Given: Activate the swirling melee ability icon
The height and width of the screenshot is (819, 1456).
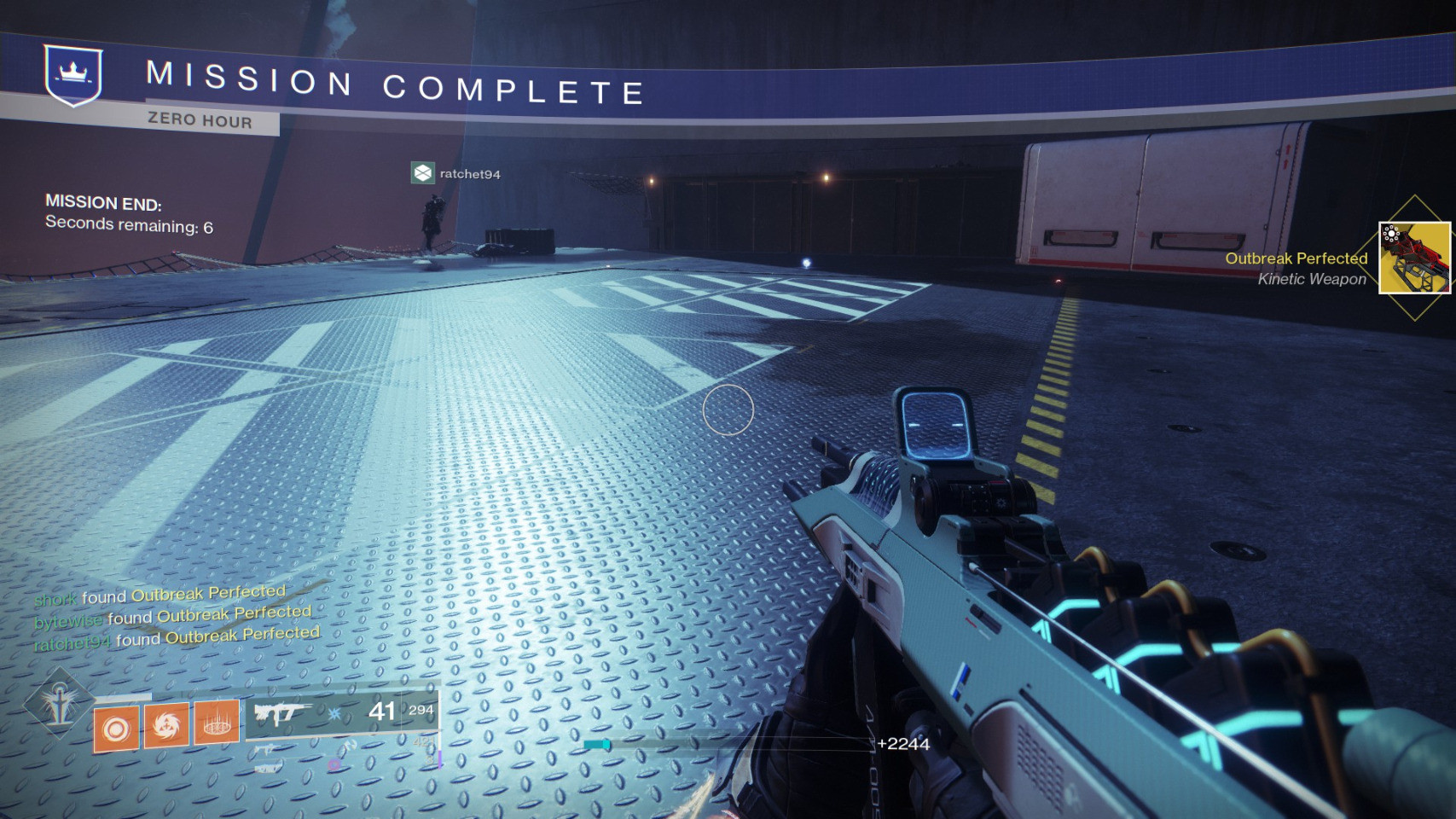Looking at the screenshot, I should click(x=166, y=726).
